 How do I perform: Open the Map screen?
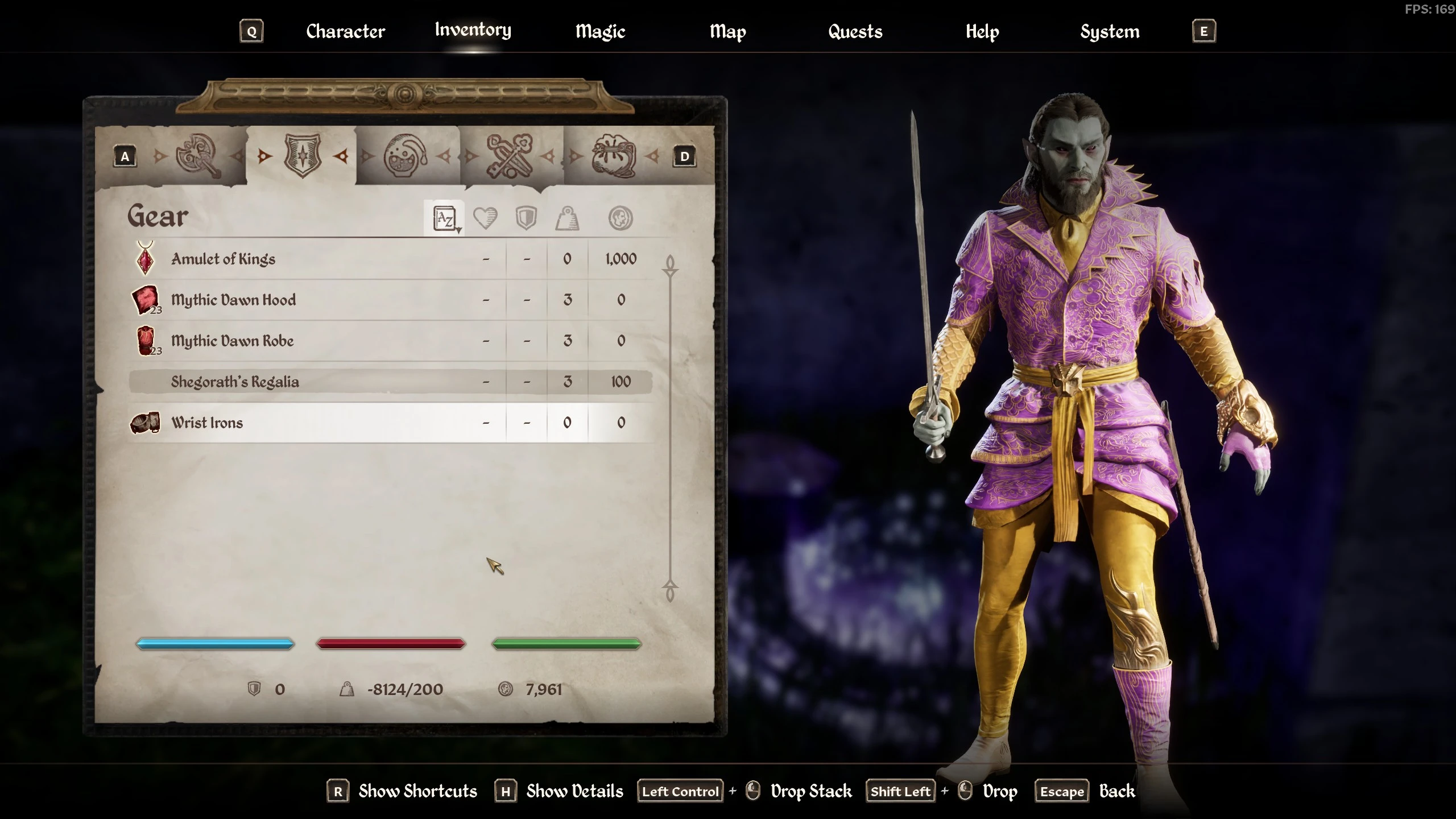click(727, 31)
